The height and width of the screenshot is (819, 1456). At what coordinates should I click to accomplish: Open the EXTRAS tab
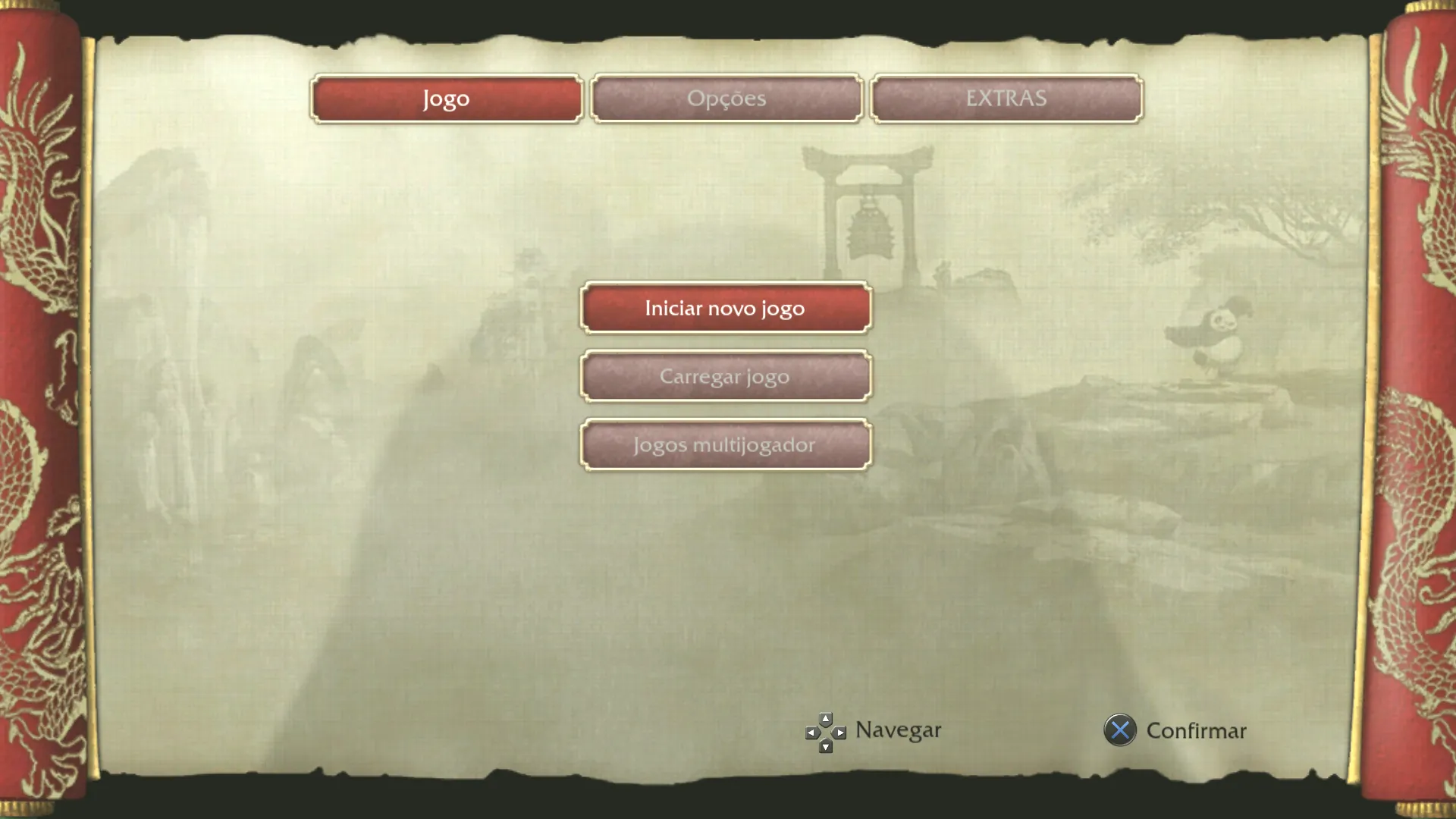tap(1006, 97)
